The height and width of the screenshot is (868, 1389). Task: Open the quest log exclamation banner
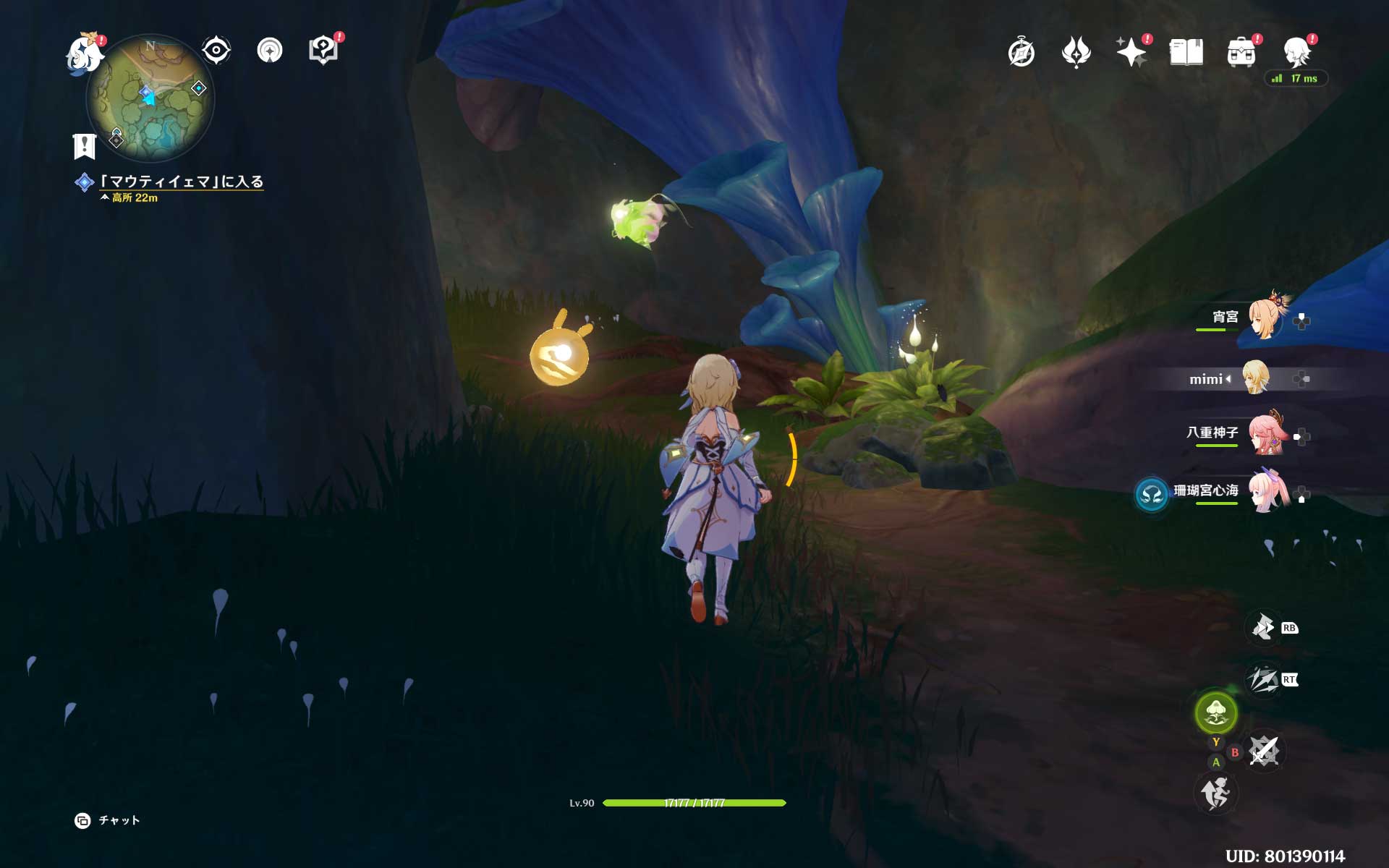[85, 146]
